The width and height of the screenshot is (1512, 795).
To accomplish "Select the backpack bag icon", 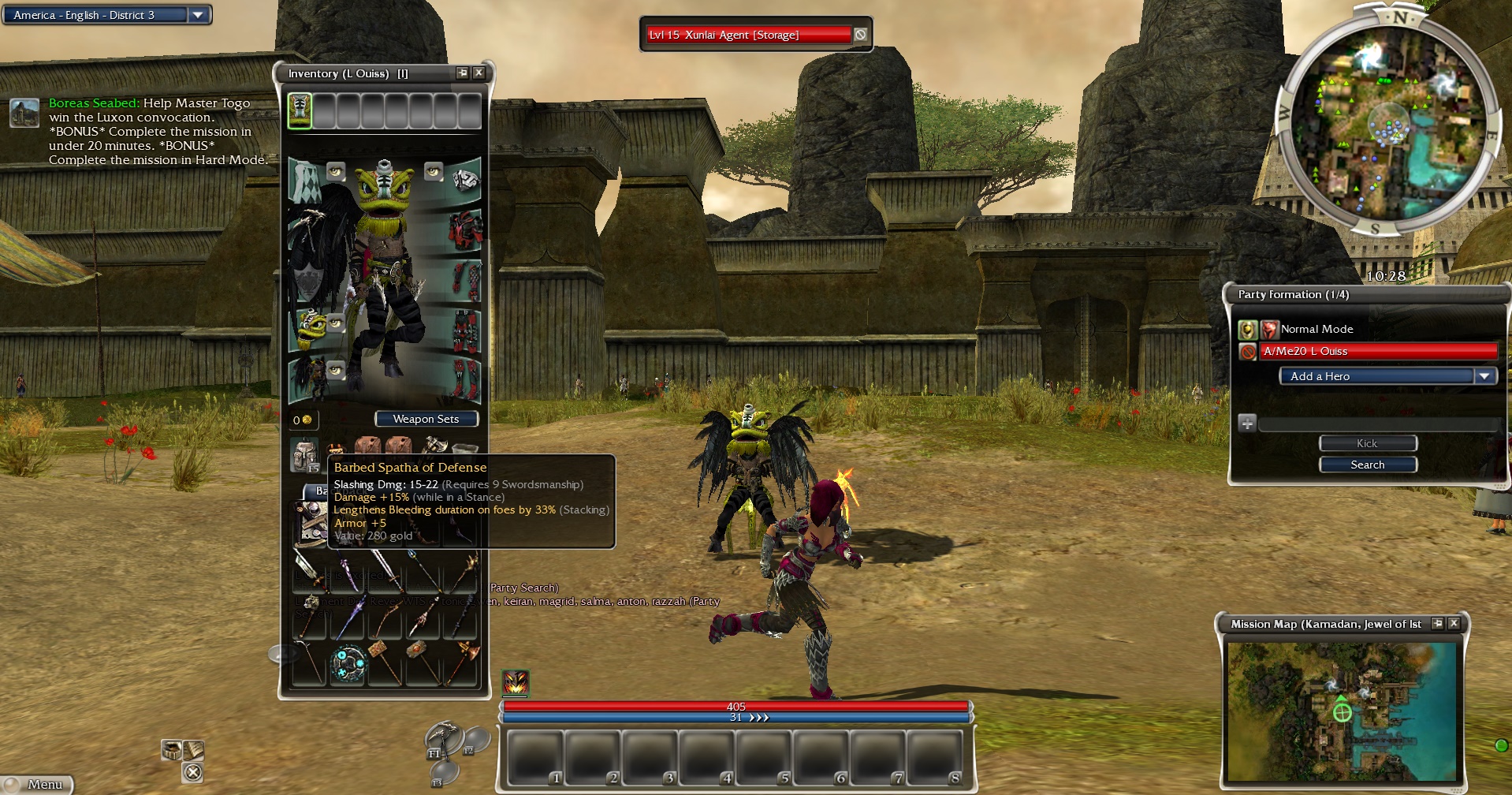I will coord(304,453).
